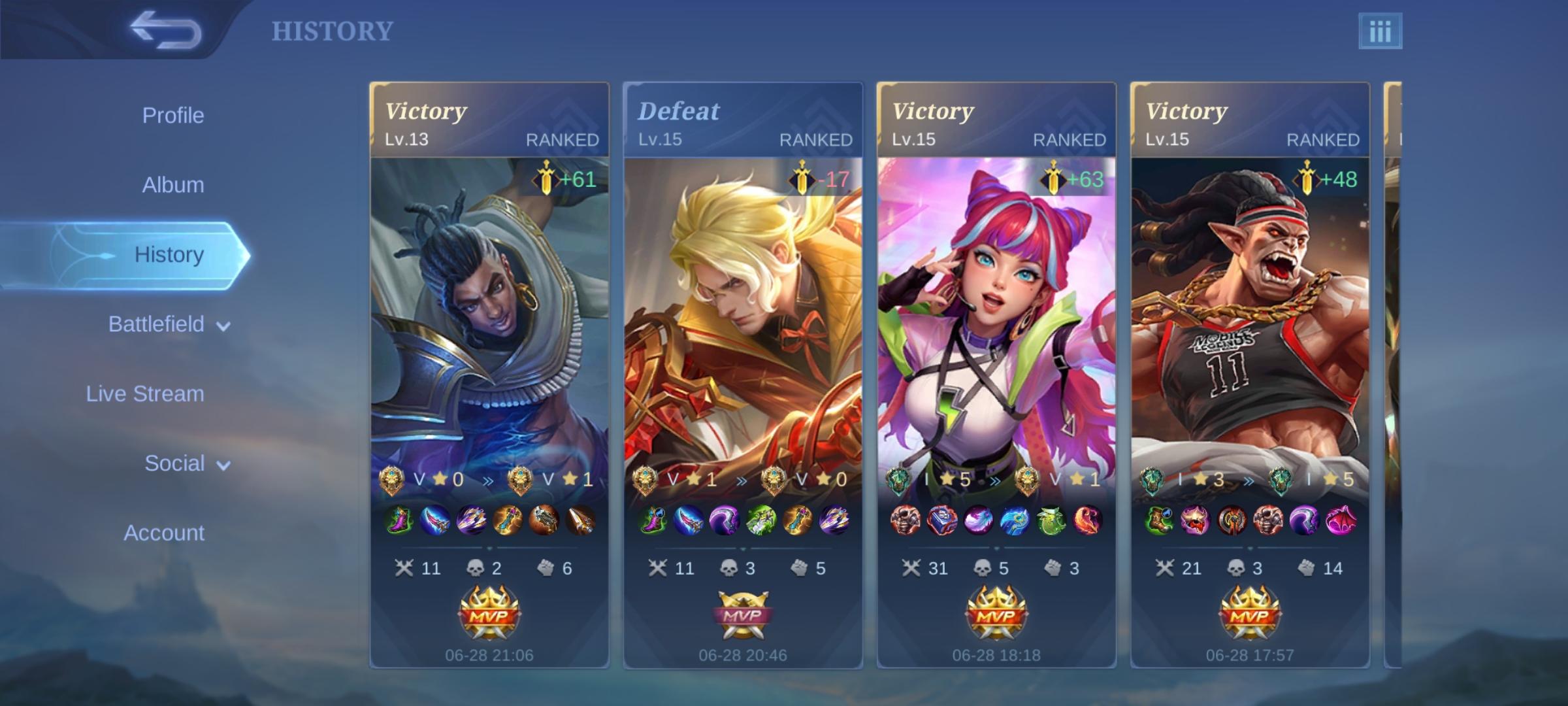Expand the Battlefield section
Viewport: 1568px width, 706px height.
(x=157, y=324)
